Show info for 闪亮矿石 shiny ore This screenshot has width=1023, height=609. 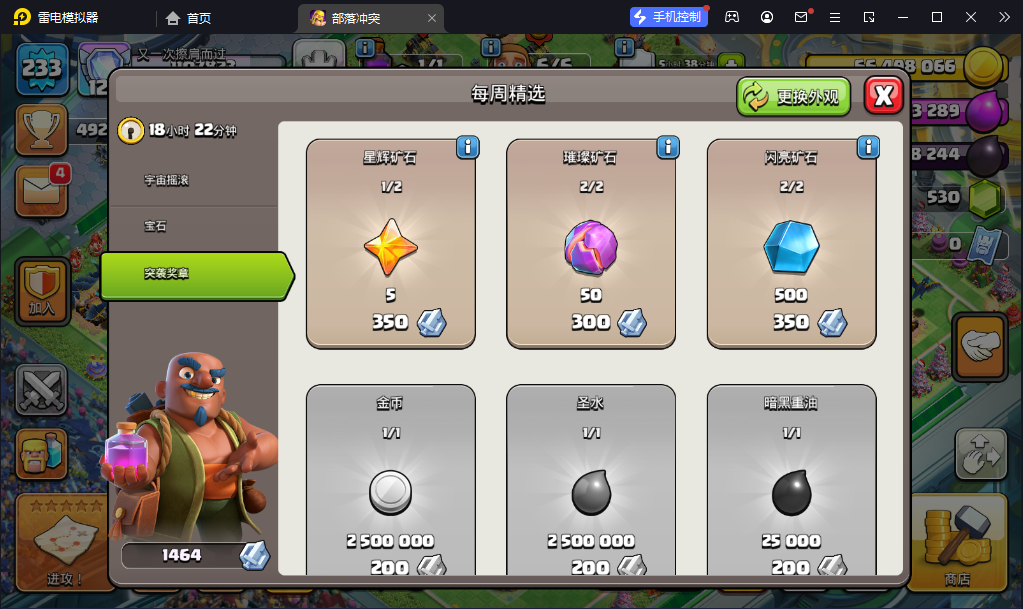(868, 148)
